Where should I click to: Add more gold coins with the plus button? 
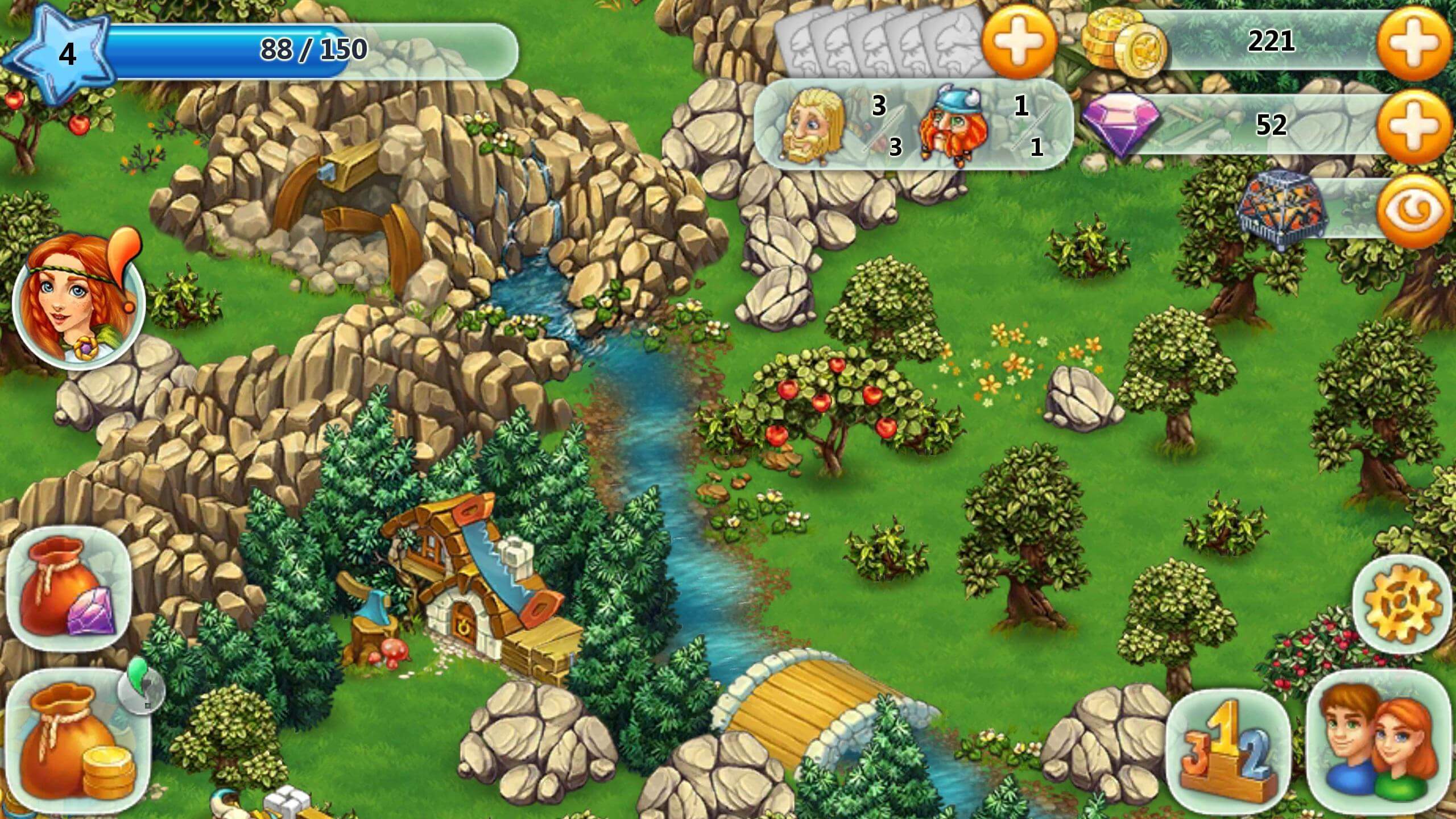pos(1415,43)
